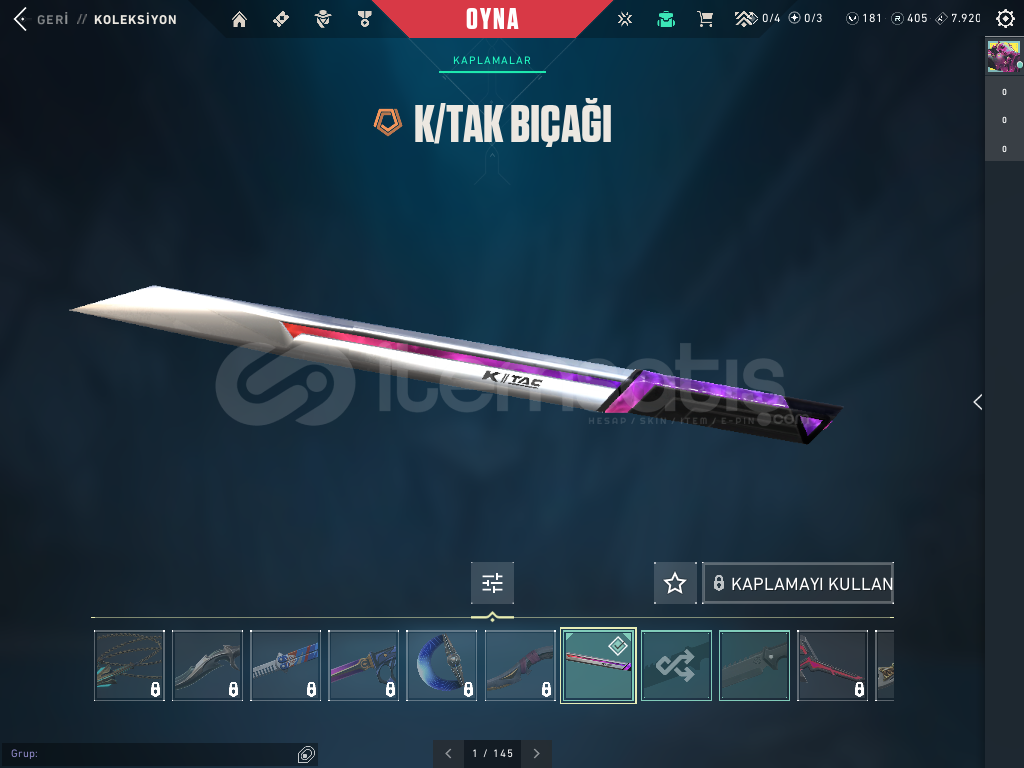
Task: Select the Kaplamalar tab
Action: click(492, 61)
